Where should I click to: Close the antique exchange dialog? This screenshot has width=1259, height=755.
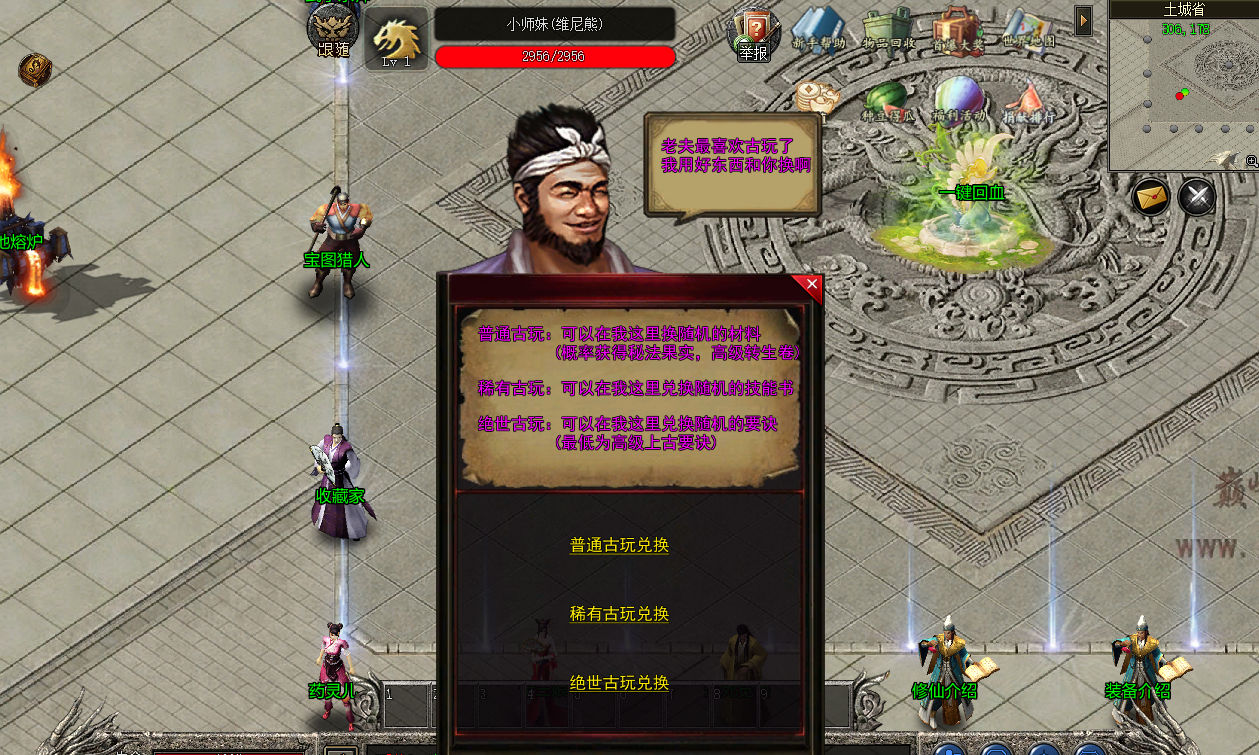tap(812, 285)
